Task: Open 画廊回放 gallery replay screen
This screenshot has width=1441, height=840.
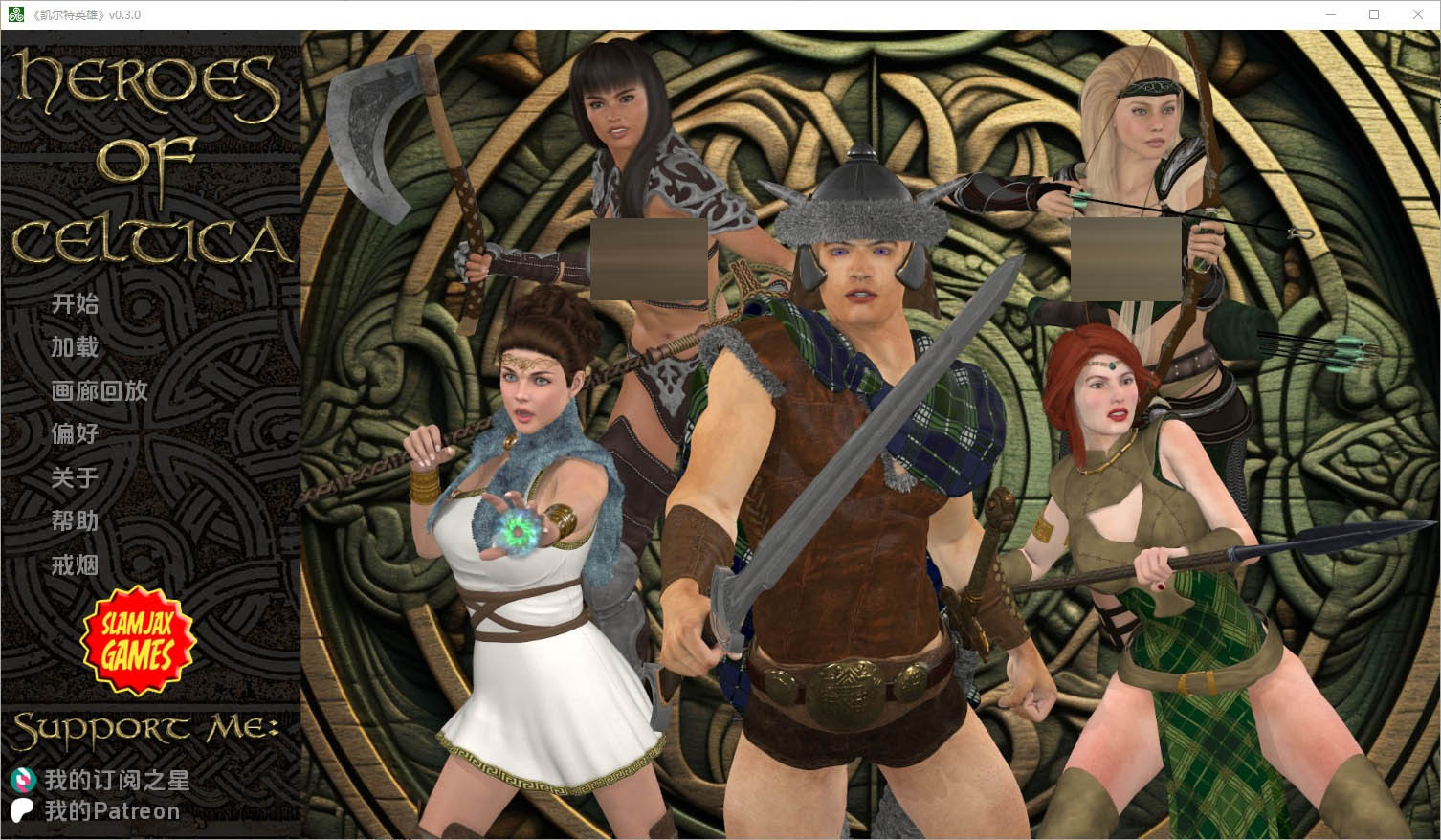Action: [100, 391]
